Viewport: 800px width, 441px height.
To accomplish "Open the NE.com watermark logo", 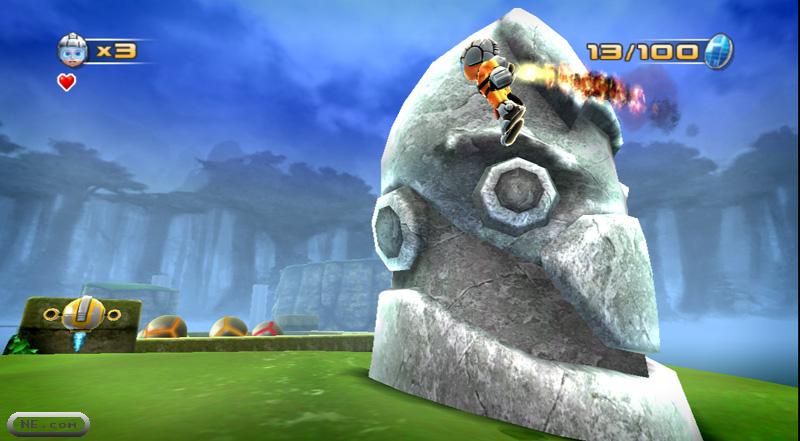I will coord(45,424).
